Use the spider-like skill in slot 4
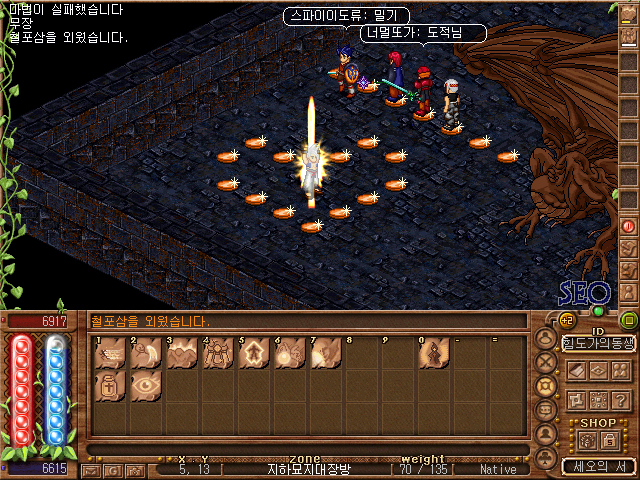The image size is (640, 480). (218, 353)
